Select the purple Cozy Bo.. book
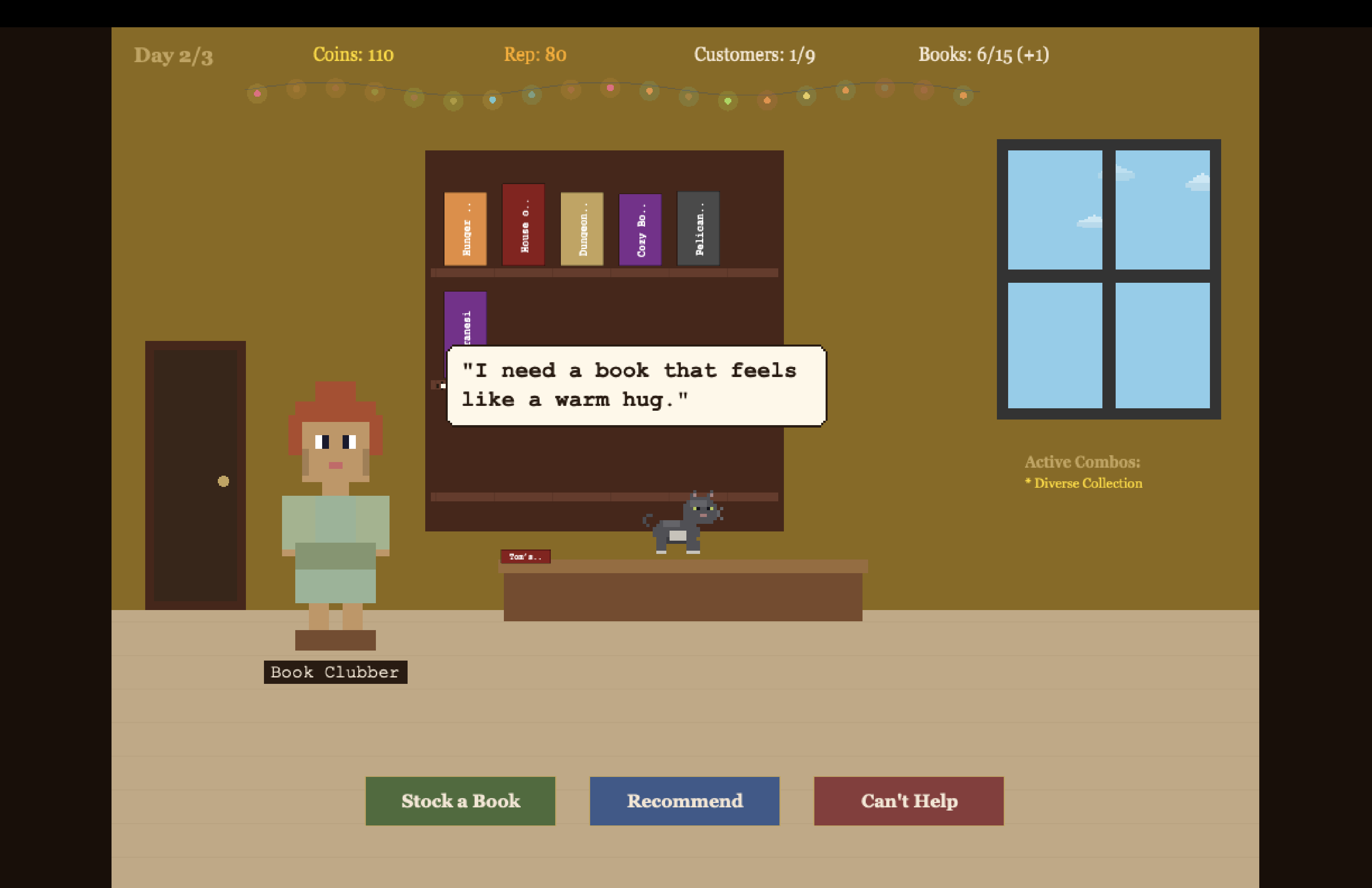Image resolution: width=1372 pixels, height=888 pixels. tap(640, 229)
